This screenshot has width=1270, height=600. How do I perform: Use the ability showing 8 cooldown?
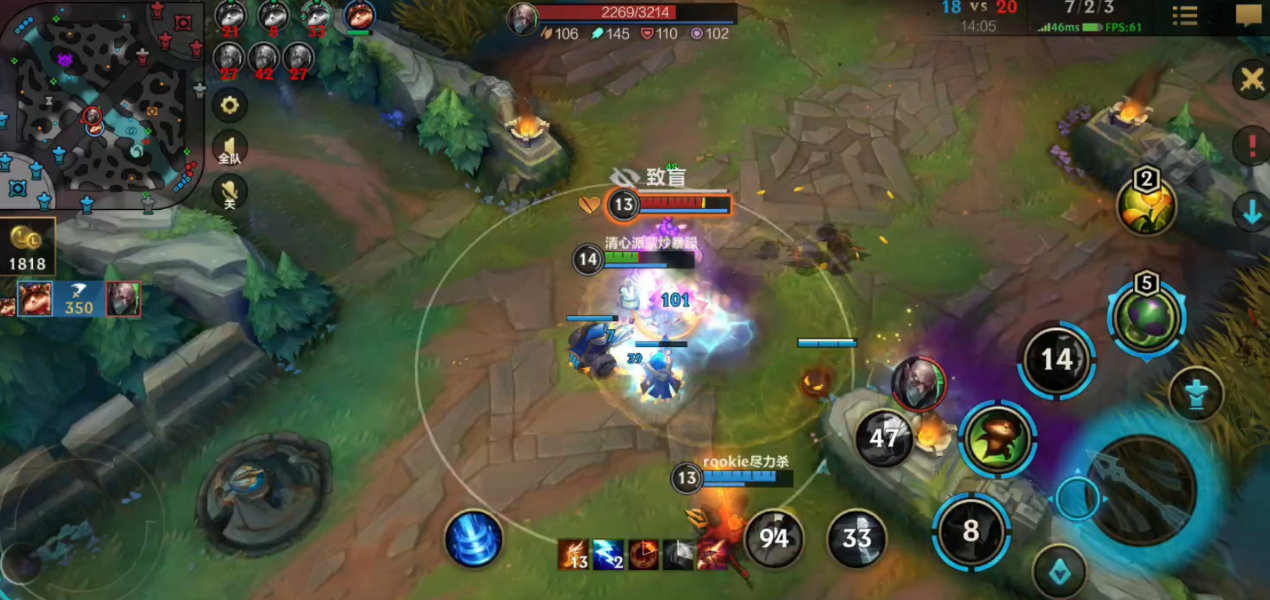click(x=971, y=530)
